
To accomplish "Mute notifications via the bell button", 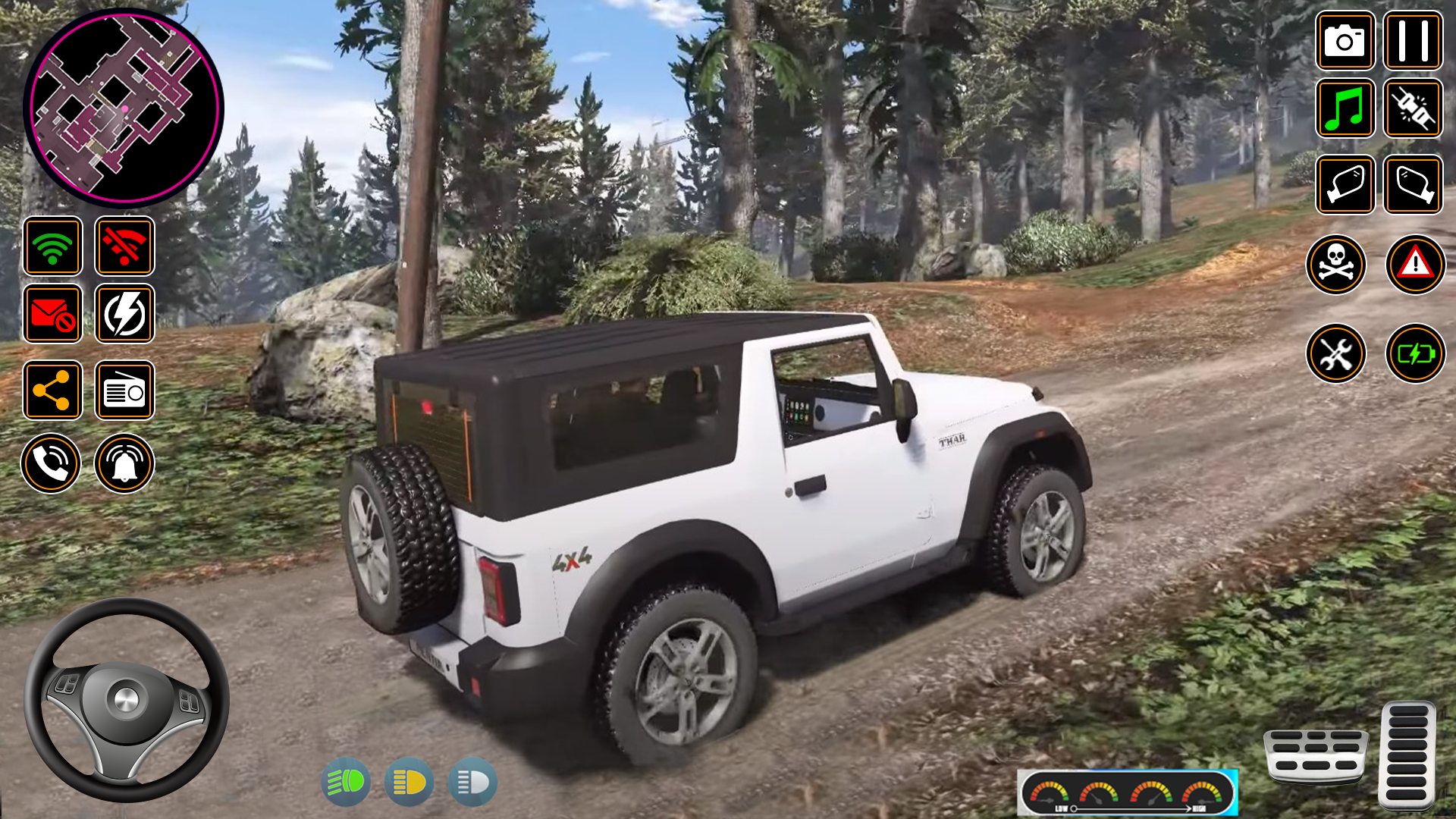I will (124, 463).
